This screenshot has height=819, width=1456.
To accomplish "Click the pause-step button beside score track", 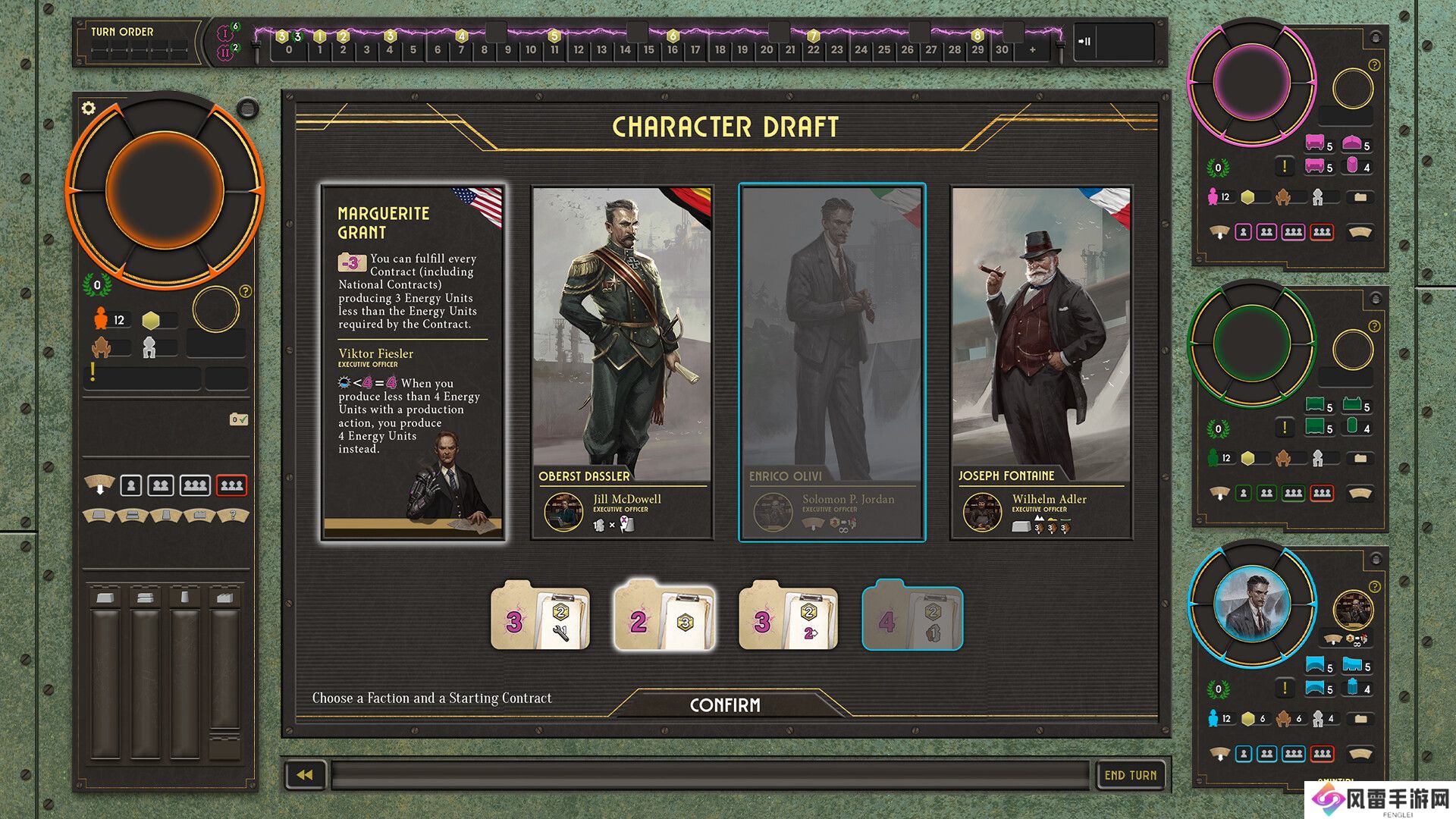I will coord(1085,42).
